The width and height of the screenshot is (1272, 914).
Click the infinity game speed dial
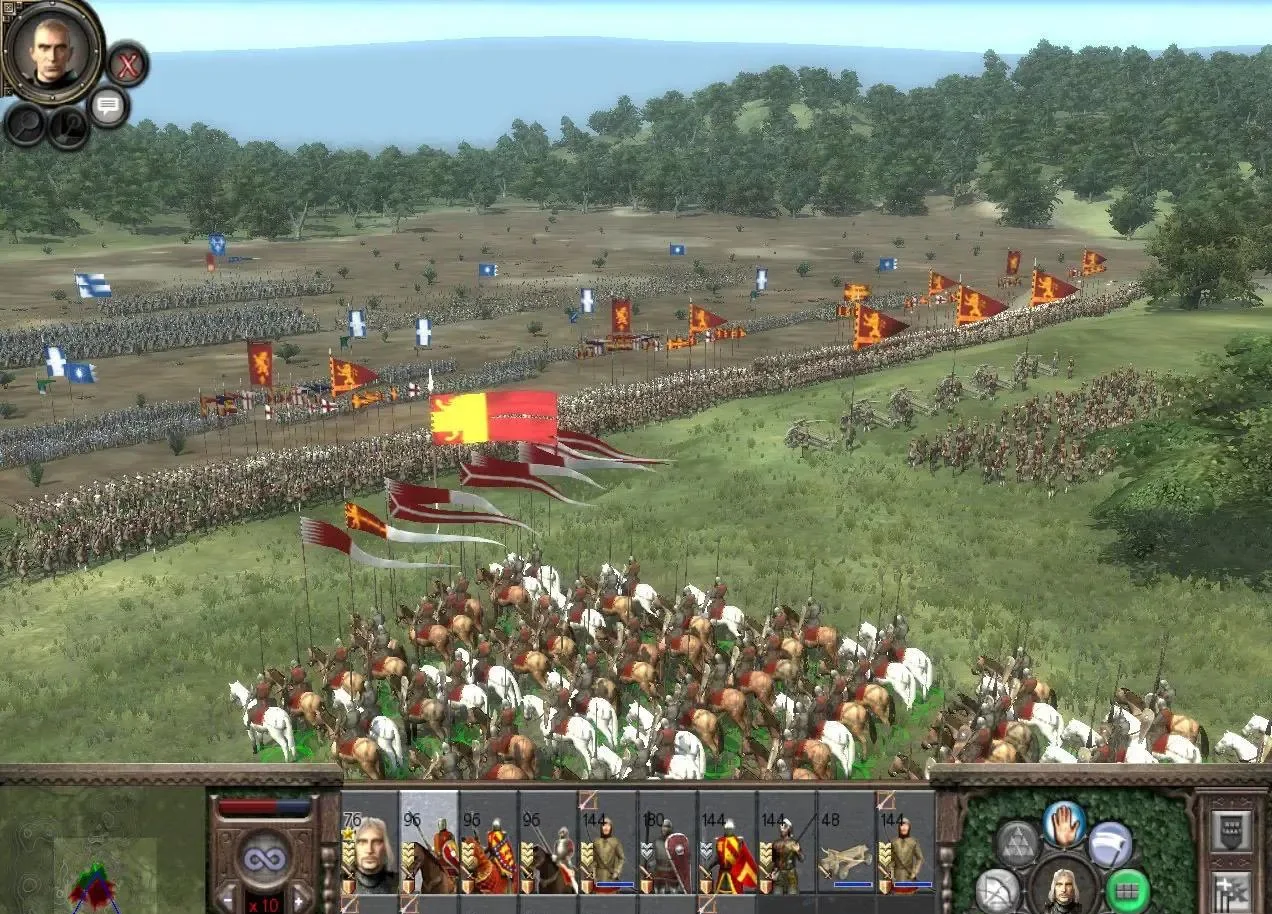tap(264, 856)
